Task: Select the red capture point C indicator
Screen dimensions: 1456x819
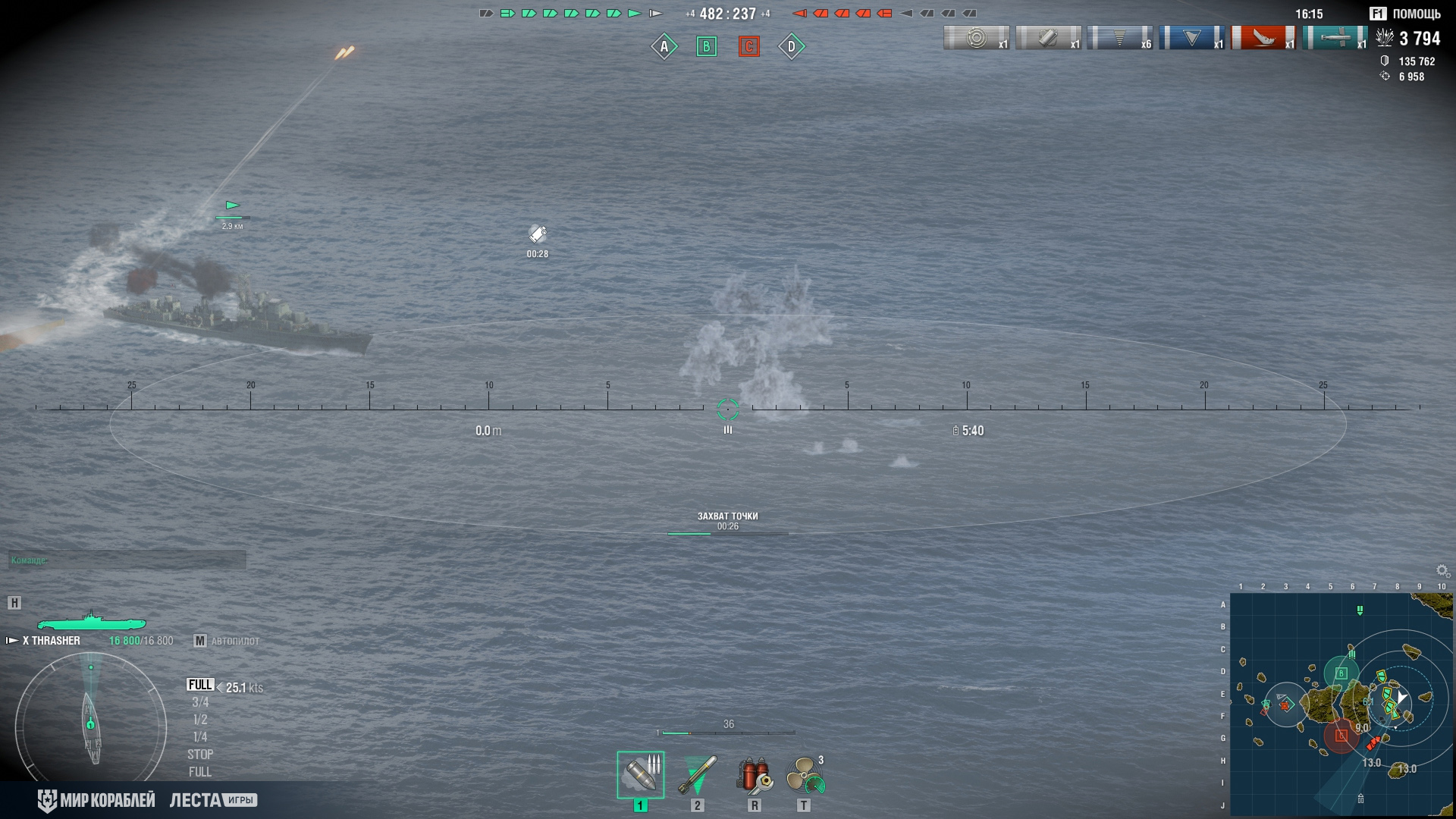Action: [749, 47]
